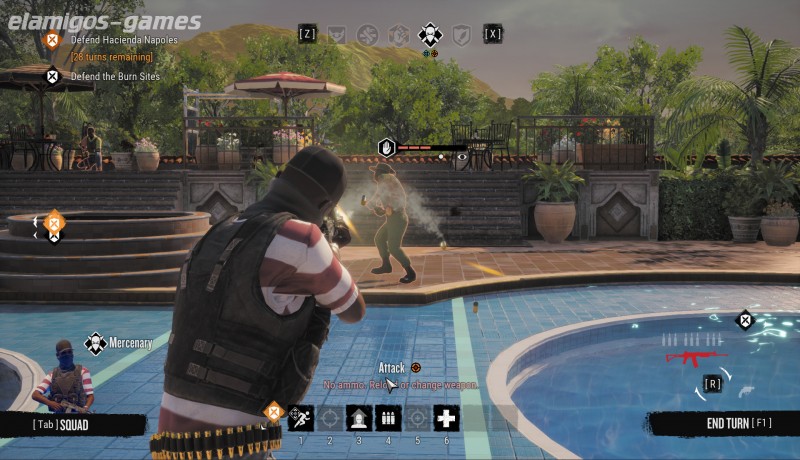800x460 pixels.
Task: Reload using the bullets ability icon
Action: pos(388,418)
